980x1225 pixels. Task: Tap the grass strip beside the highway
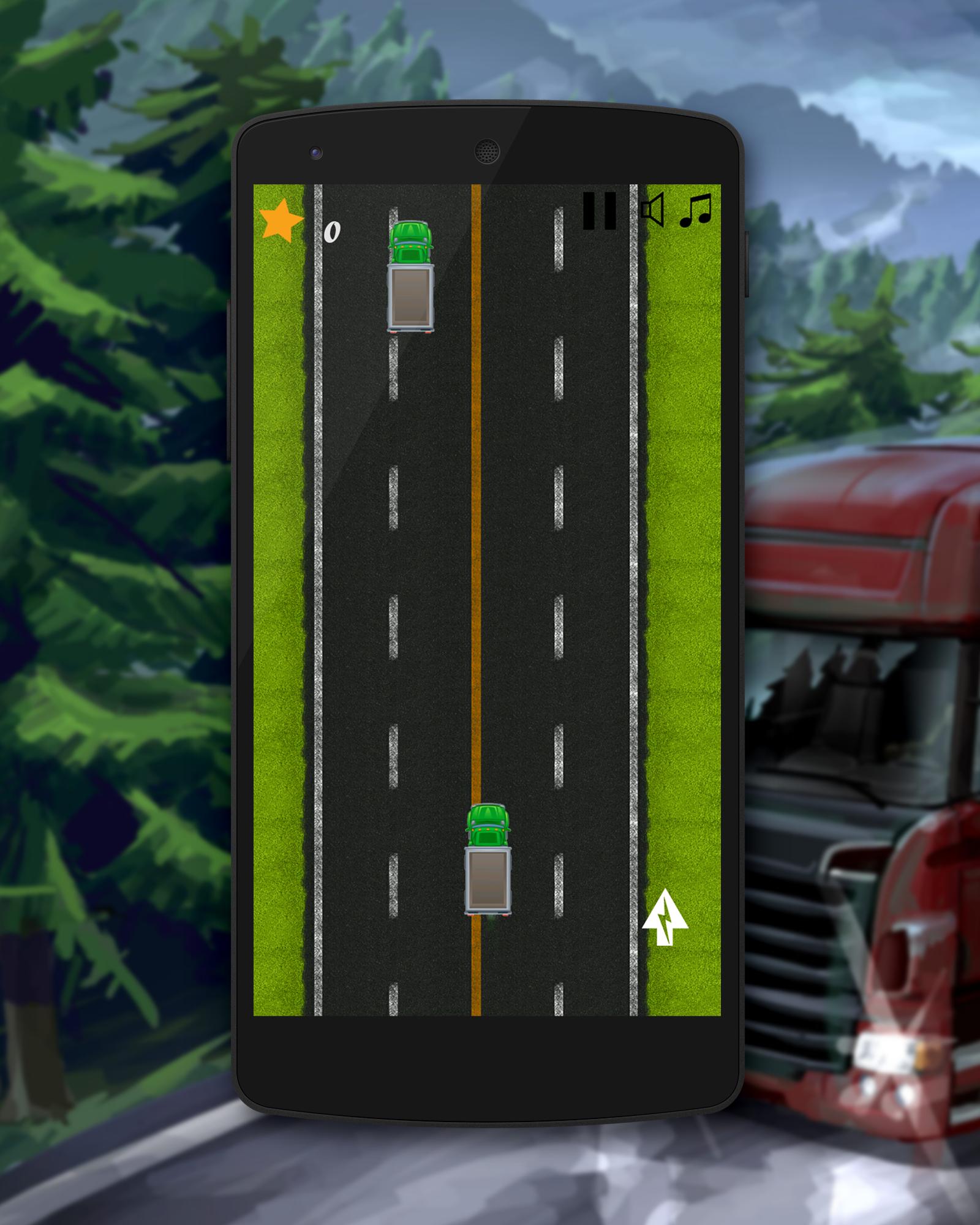[x=279, y=551]
